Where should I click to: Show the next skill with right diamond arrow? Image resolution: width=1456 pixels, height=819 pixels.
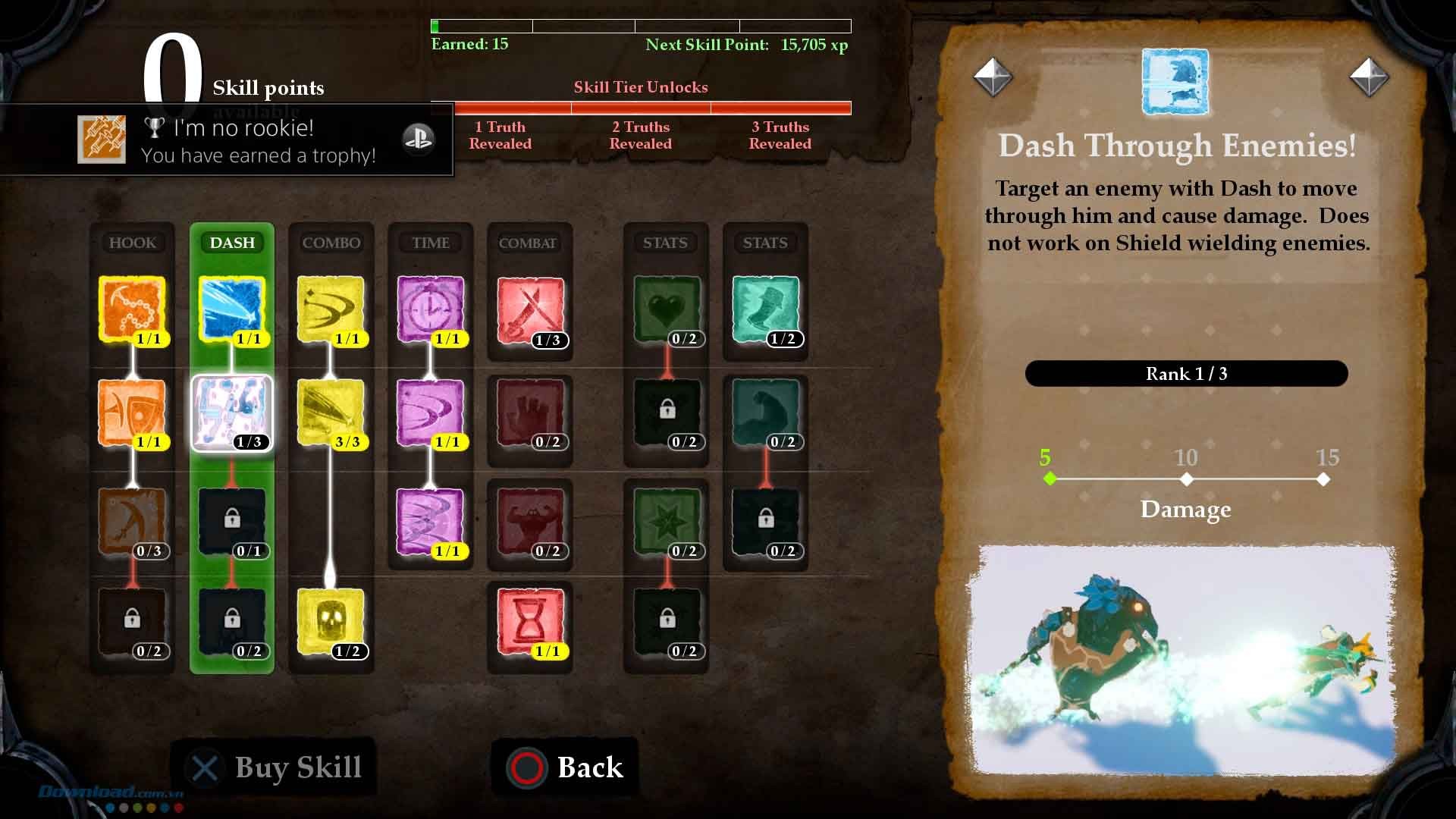click(1369, 77)
